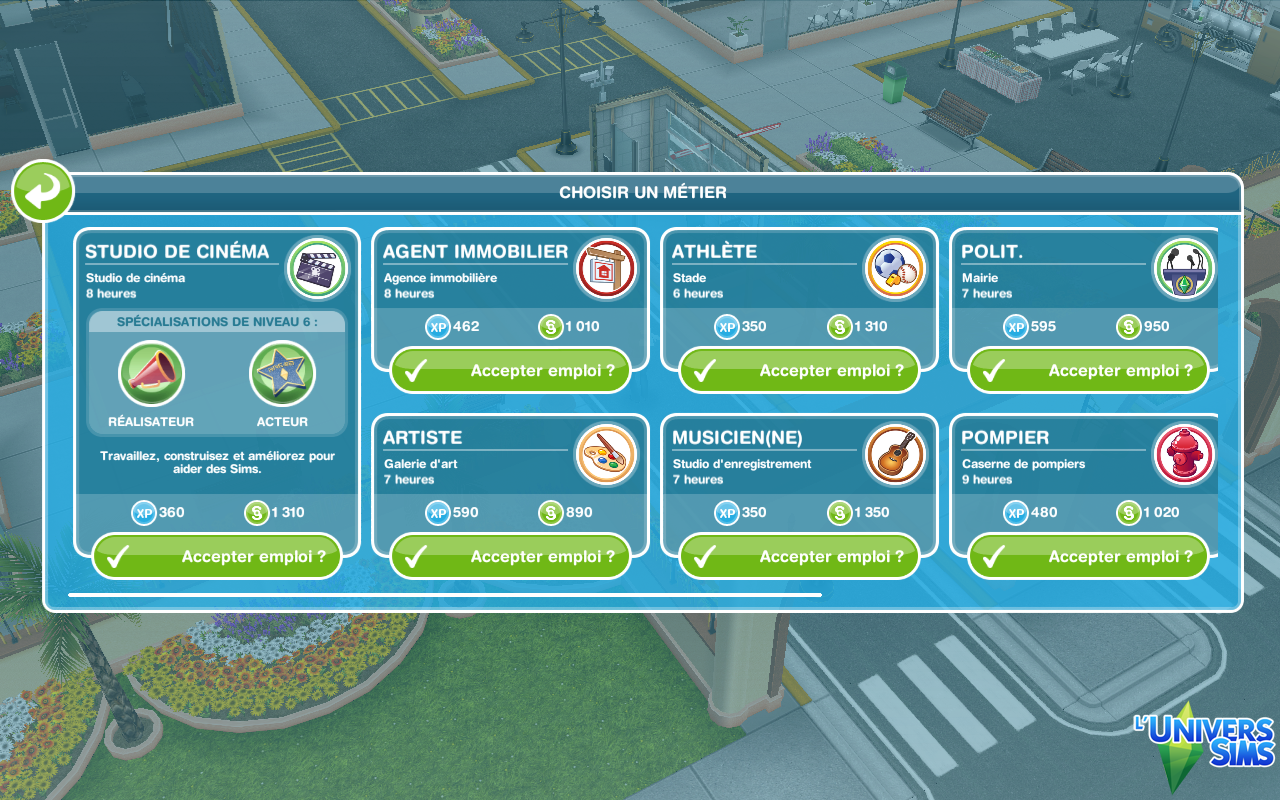Viewport: 1280px width, 800px height.
Task: Select the Acteur star specialization
Action: point(282,375)
